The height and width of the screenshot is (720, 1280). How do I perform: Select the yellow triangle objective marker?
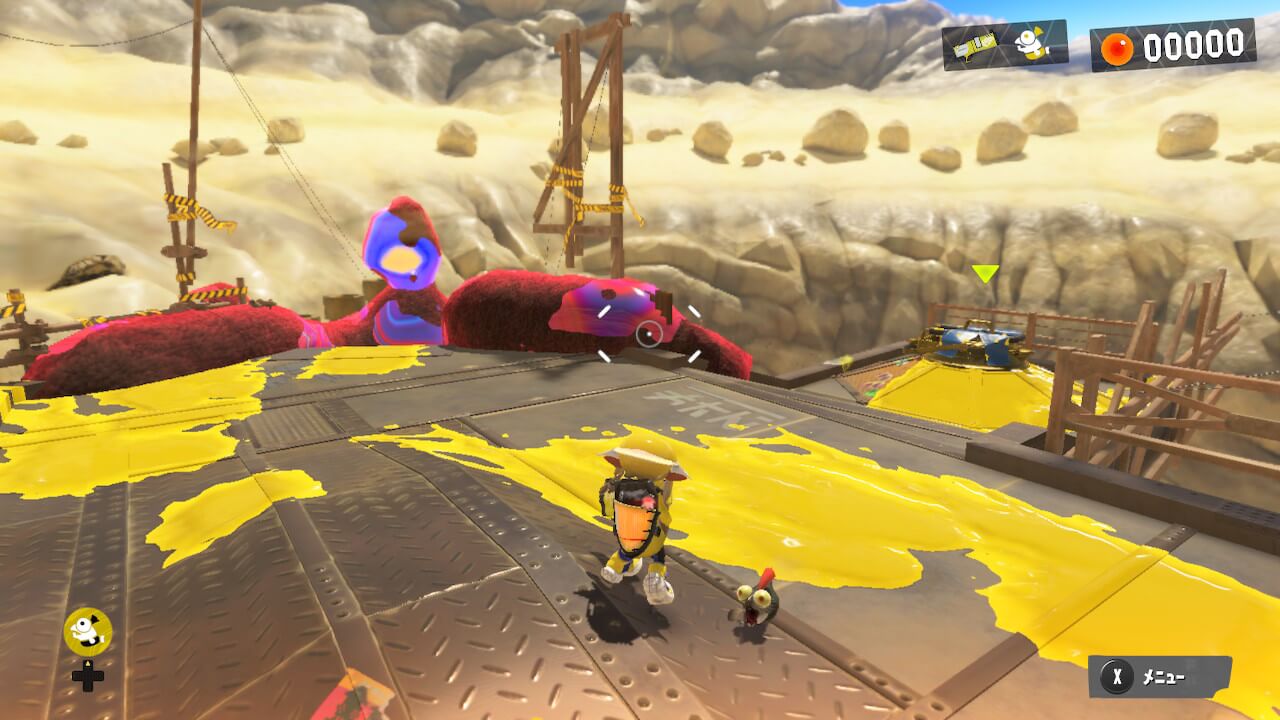[985, 273]
